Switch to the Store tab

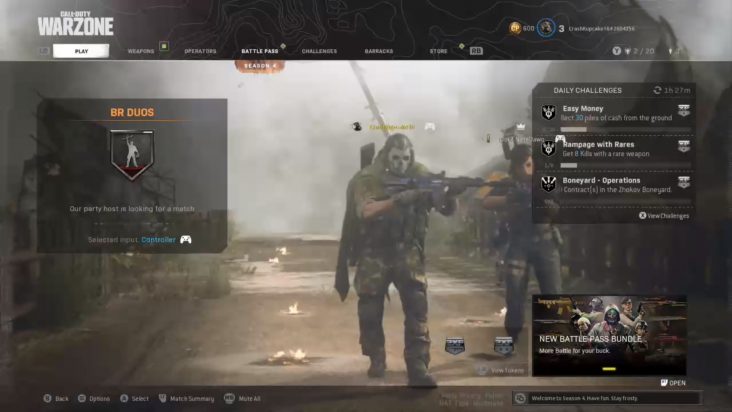click(x=439, y=51)
